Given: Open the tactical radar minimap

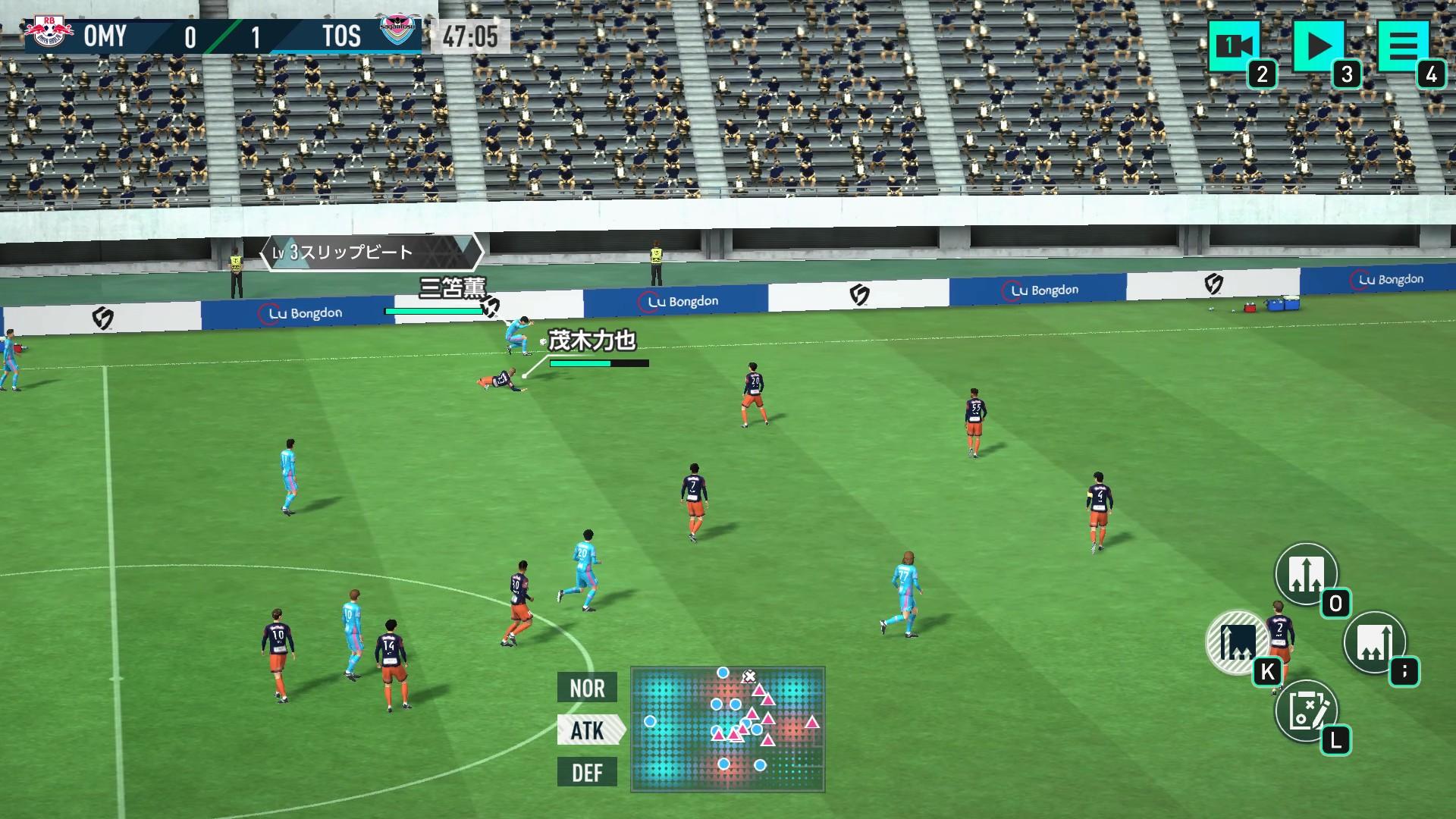Looking at the screenshot, I should pos(727,730).
